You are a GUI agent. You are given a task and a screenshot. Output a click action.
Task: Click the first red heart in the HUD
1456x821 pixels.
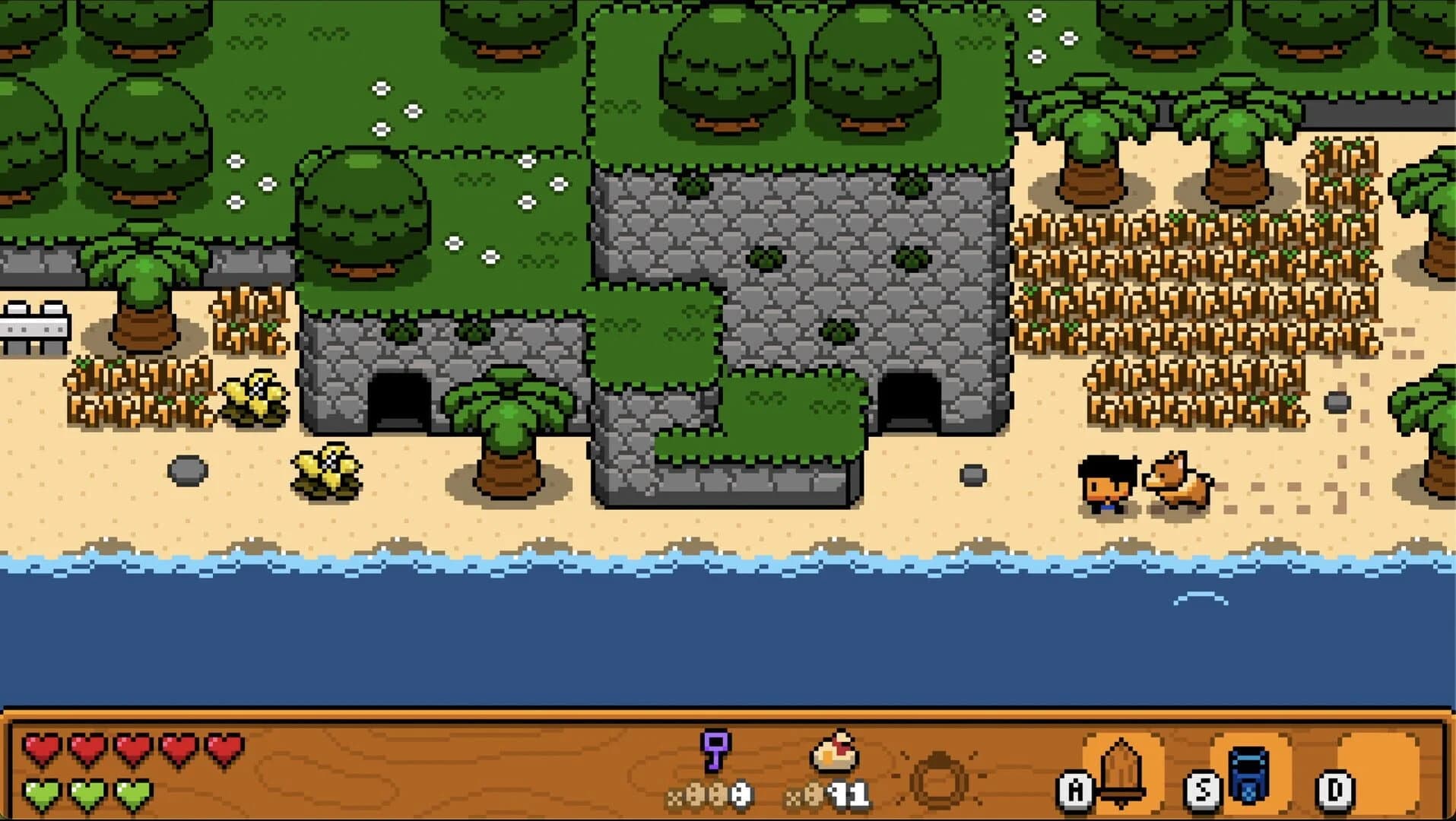(x=43, y=748)
